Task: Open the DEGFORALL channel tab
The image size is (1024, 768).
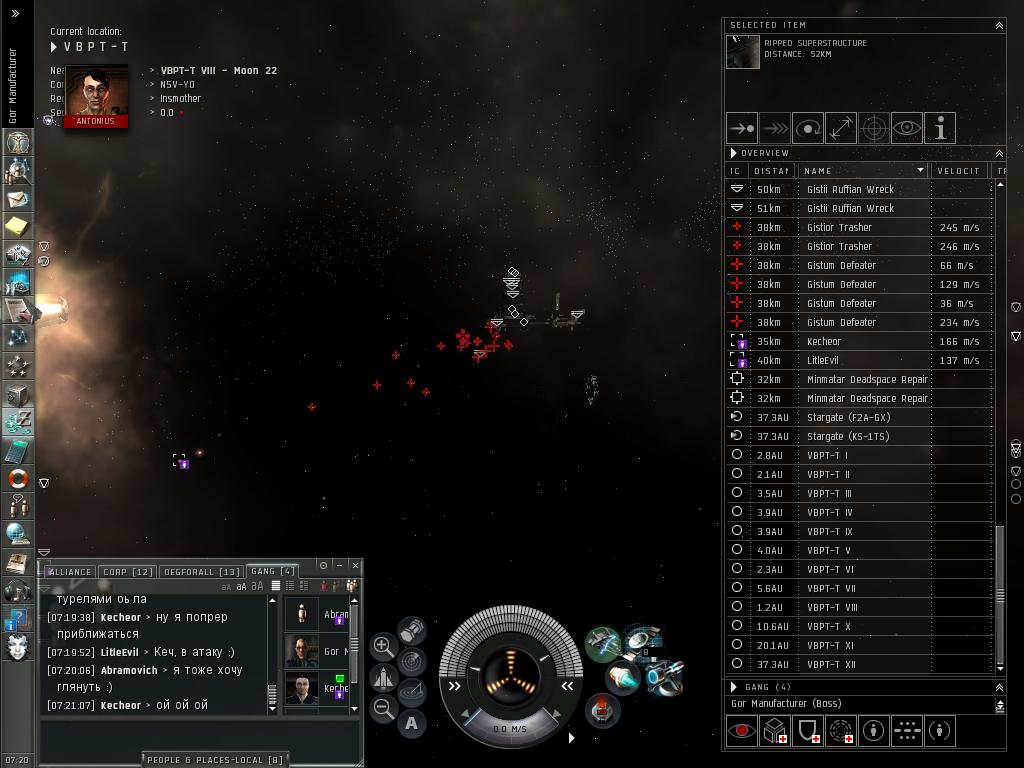Action: 201,572
